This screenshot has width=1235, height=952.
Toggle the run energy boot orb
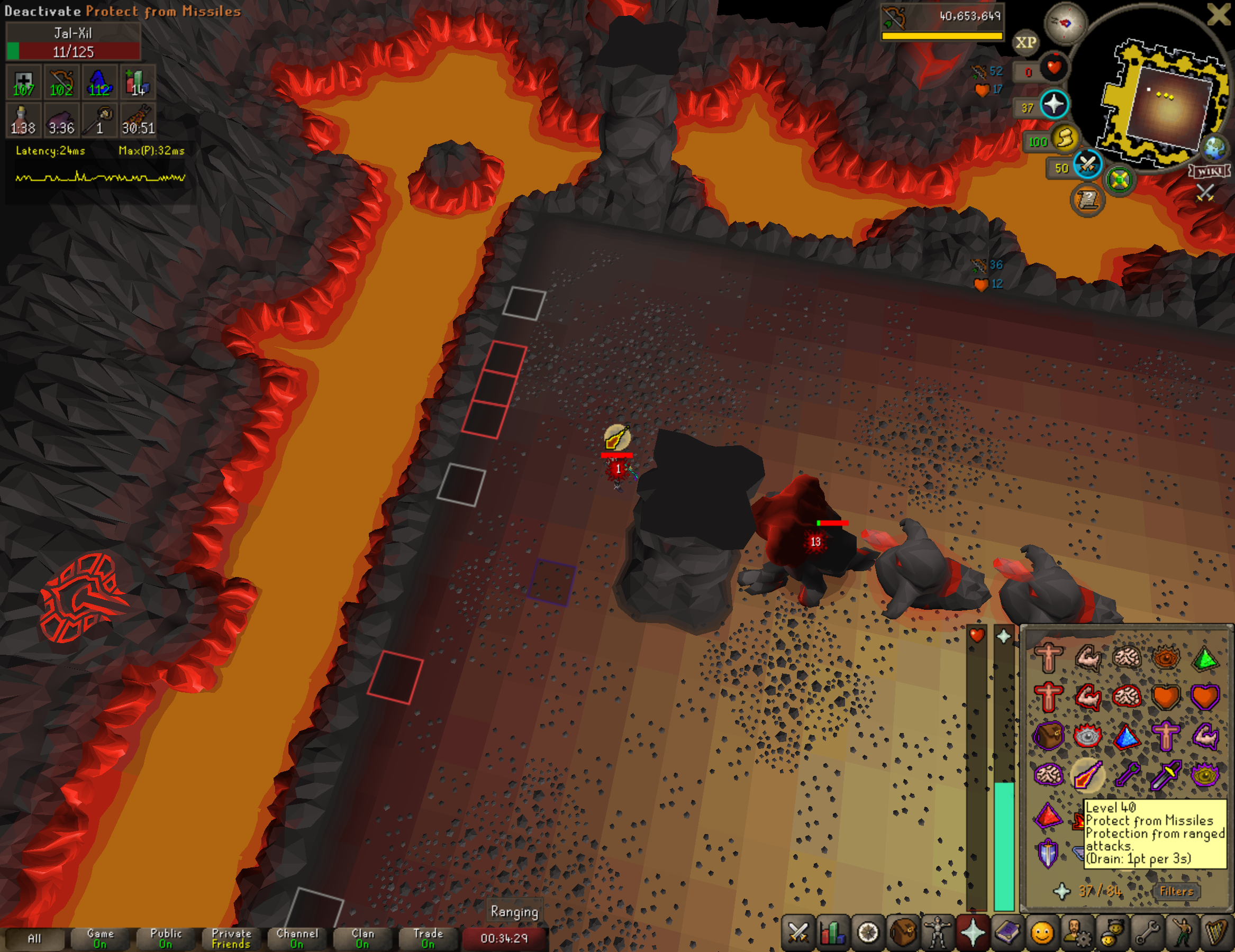point(1065,138)
